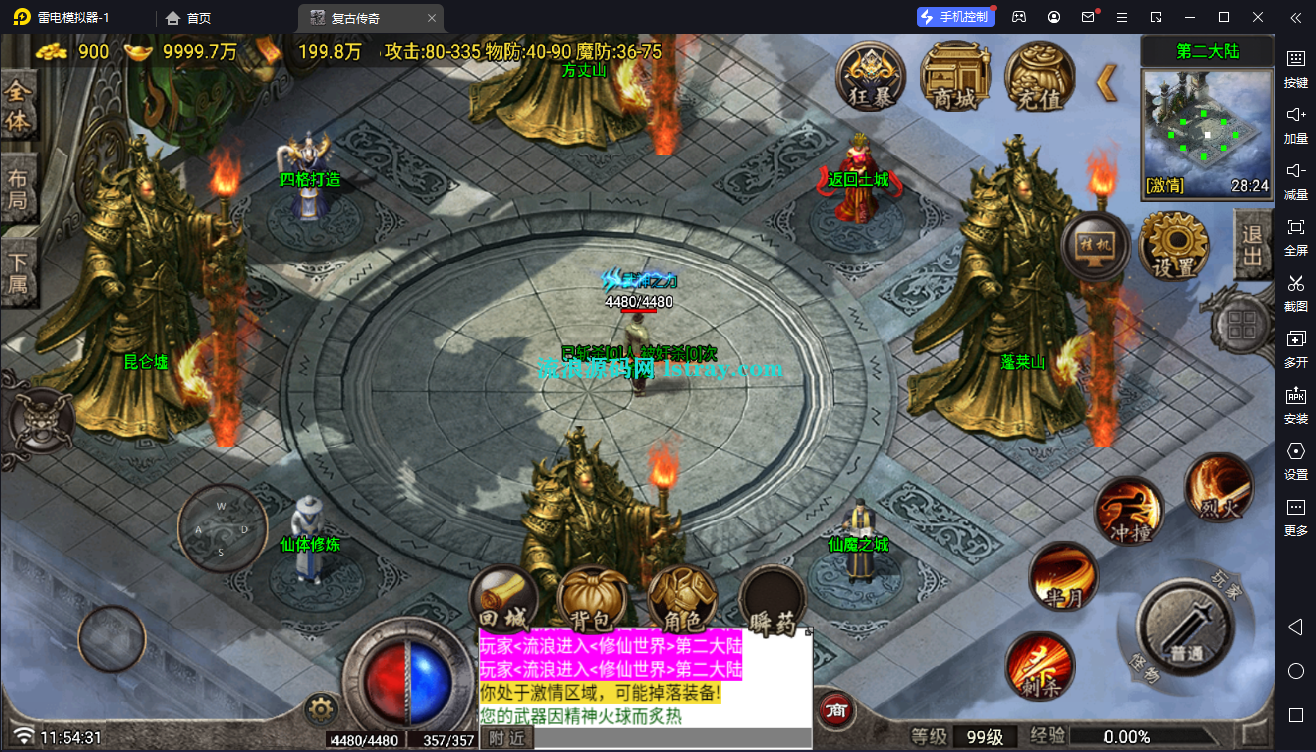Viewport: 1316px width, 752px height.
Task: Open the 第二大陆 minimap
Action: click(1207, 132)
